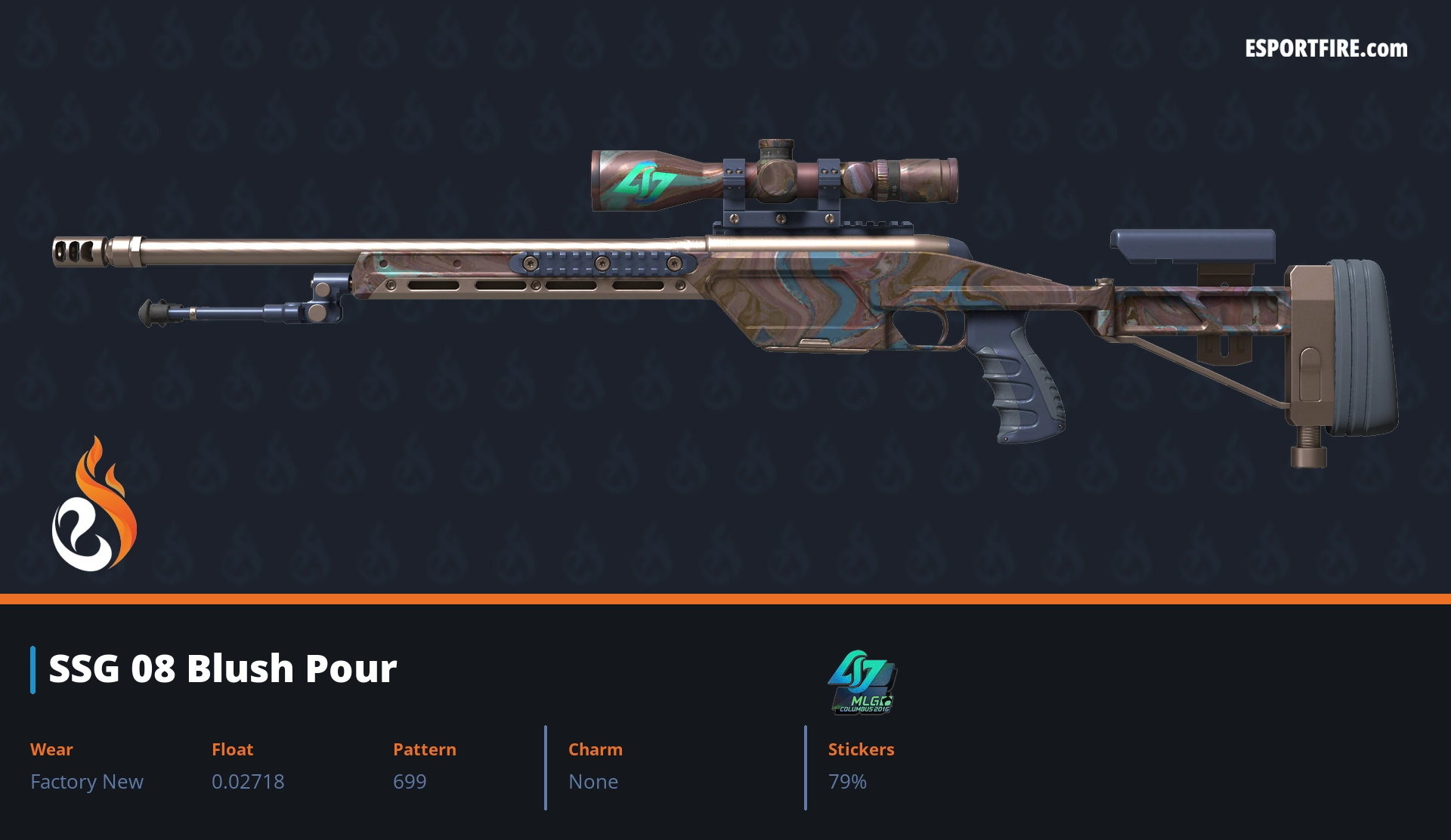
Task: Select the orange flame Esportfire logo
Action: click(94, 505)
